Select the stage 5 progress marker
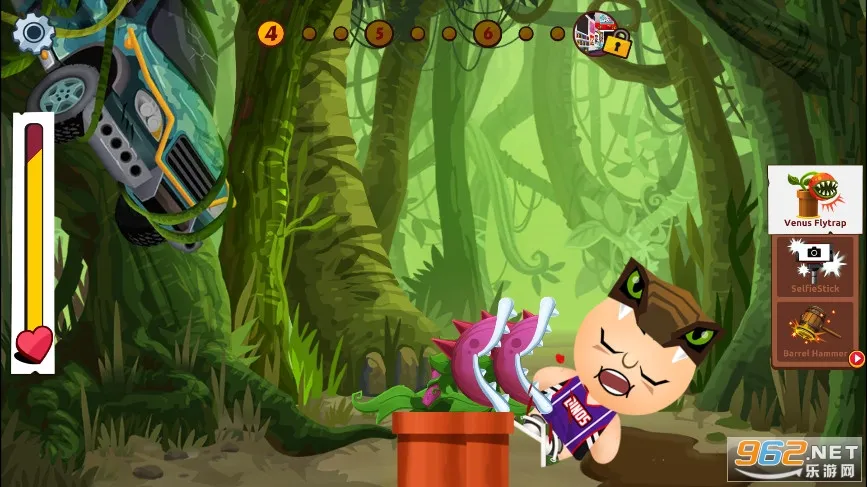Viewport: 867px width, 487px height. click(x=379, y=34)
